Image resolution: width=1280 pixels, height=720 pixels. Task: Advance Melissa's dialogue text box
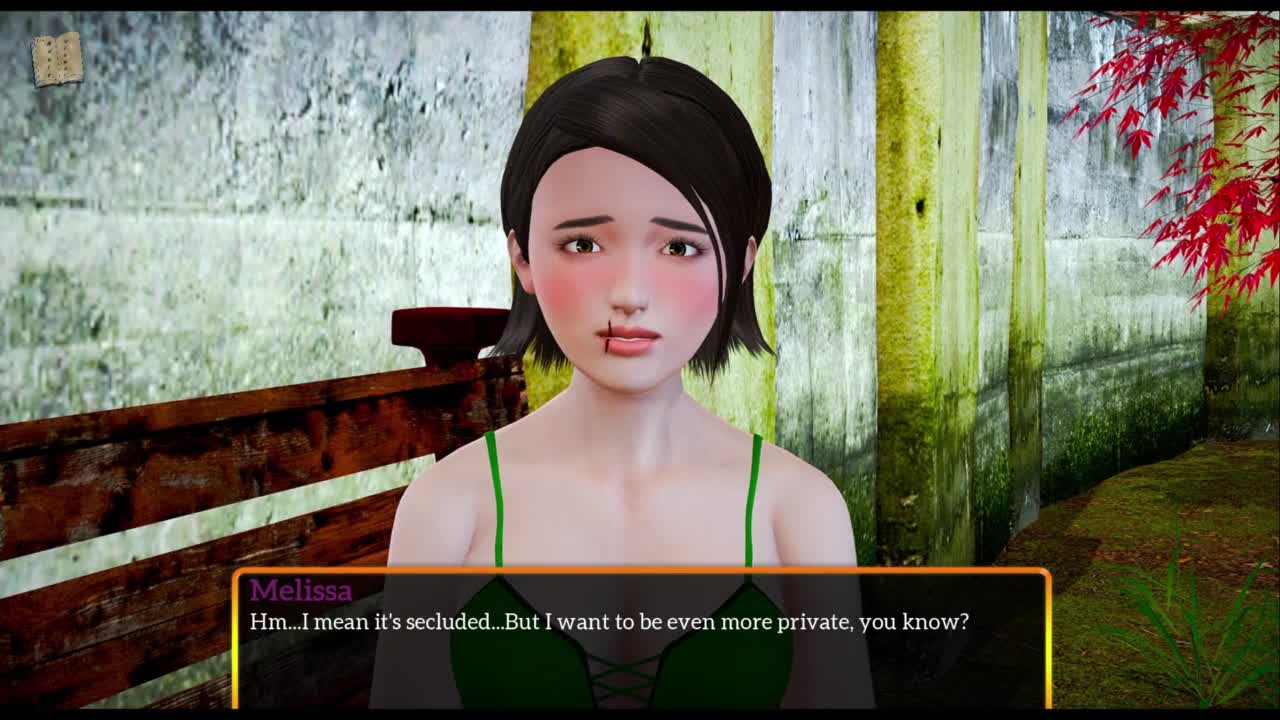[x=640, y=638]
